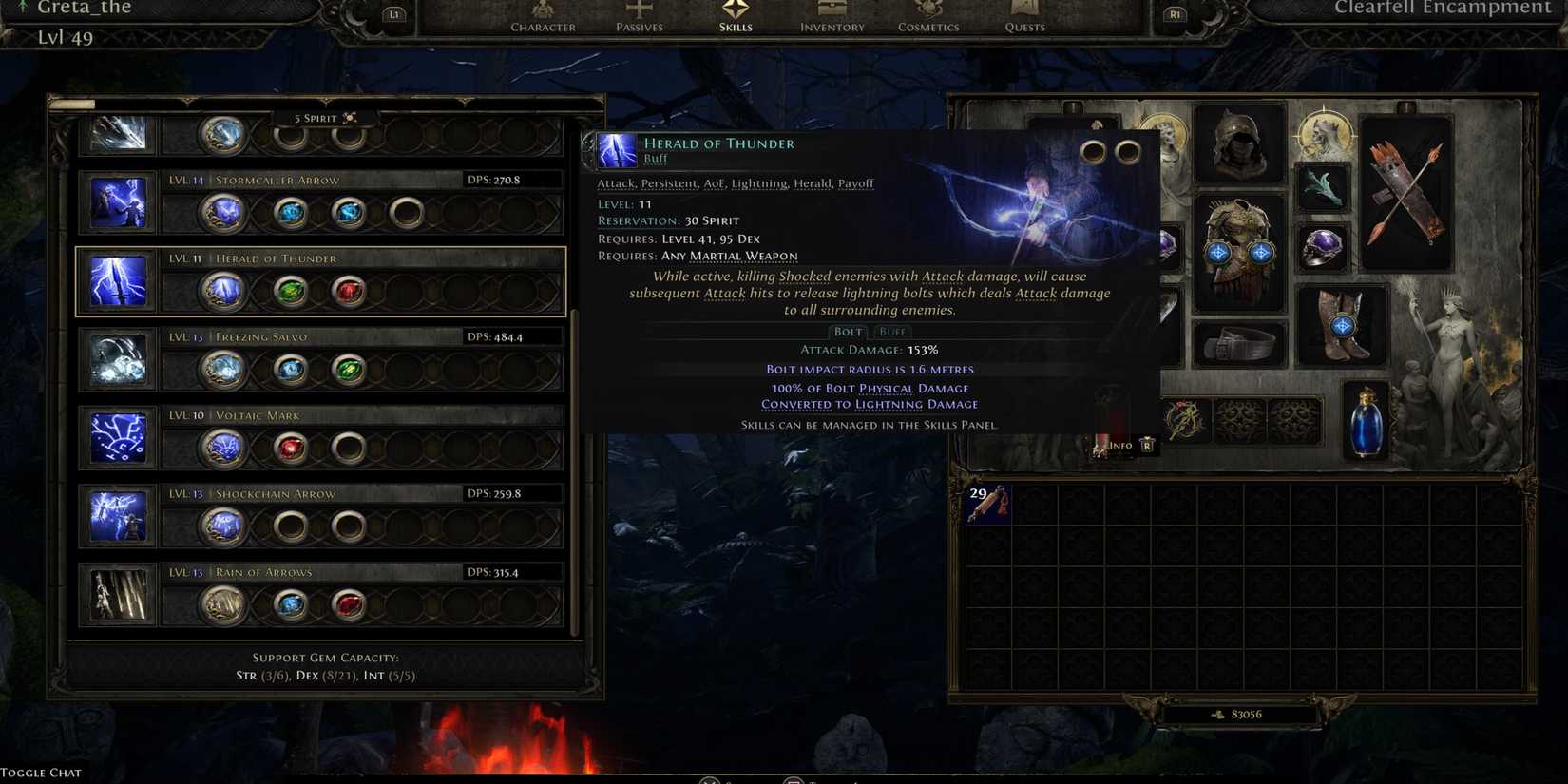Switch to the Inventory tab
1568x784 pixels.
tap(831, 16)
